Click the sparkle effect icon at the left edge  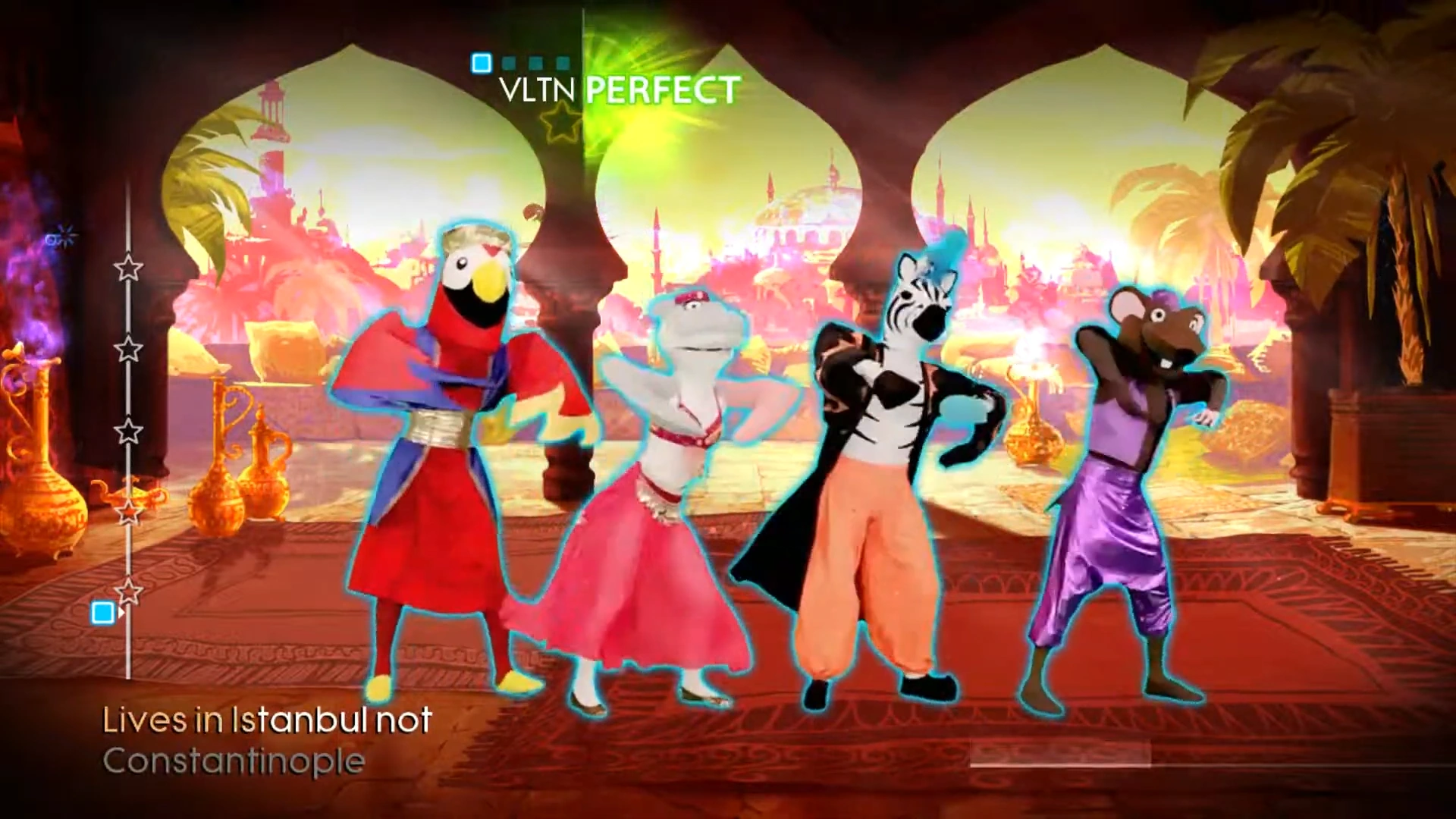point(59,235)
